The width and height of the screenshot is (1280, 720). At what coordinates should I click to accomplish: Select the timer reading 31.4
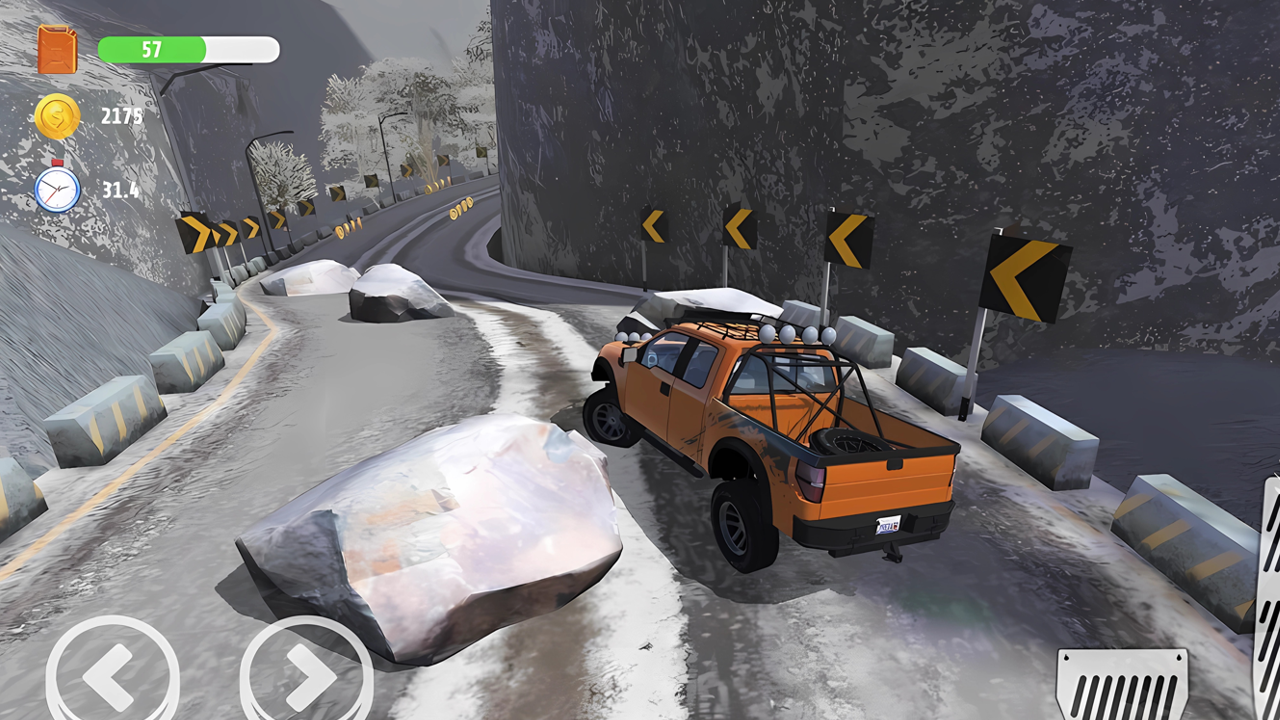point(118,190)
